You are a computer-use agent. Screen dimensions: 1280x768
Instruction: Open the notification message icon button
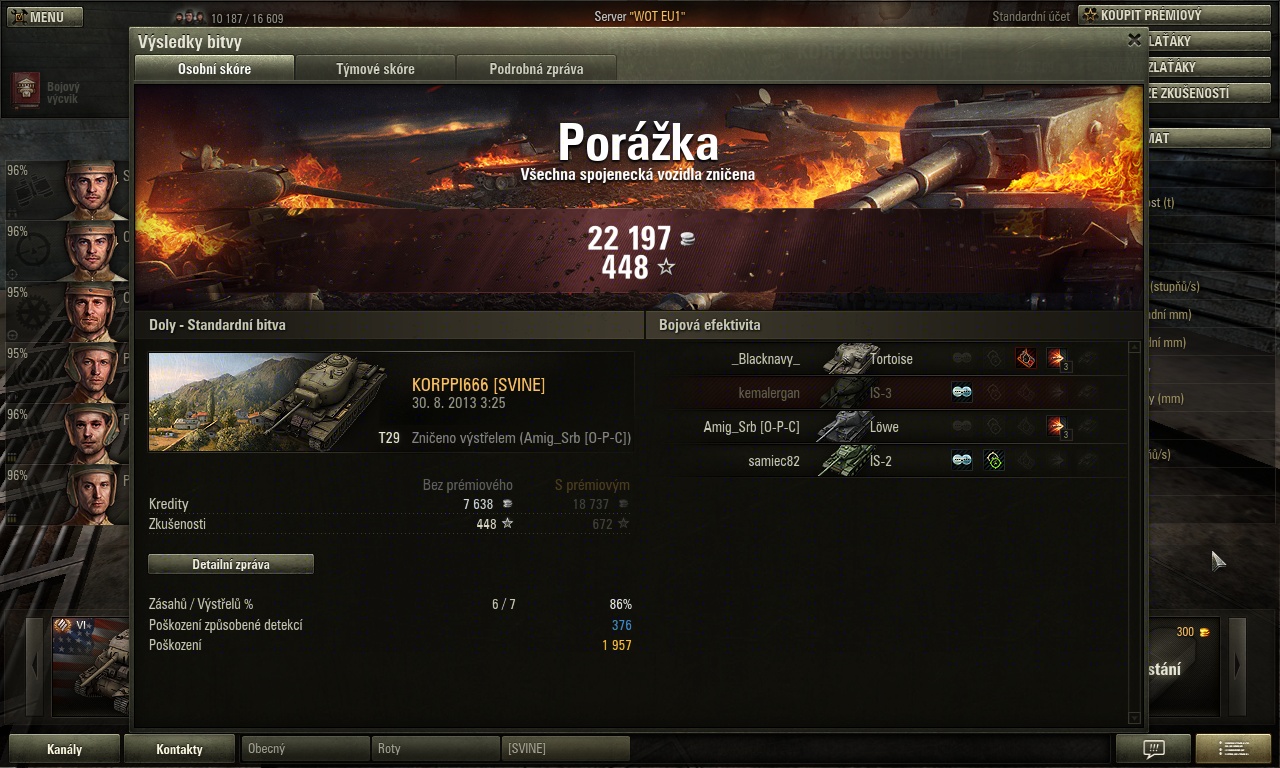[x=1153, y=749]
